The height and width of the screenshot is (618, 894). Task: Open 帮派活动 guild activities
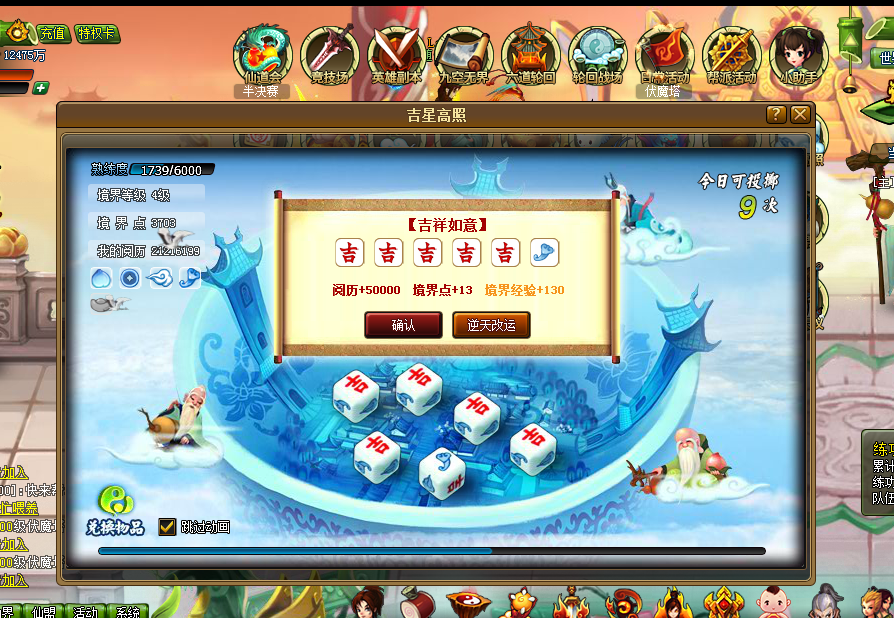[731, 53]
